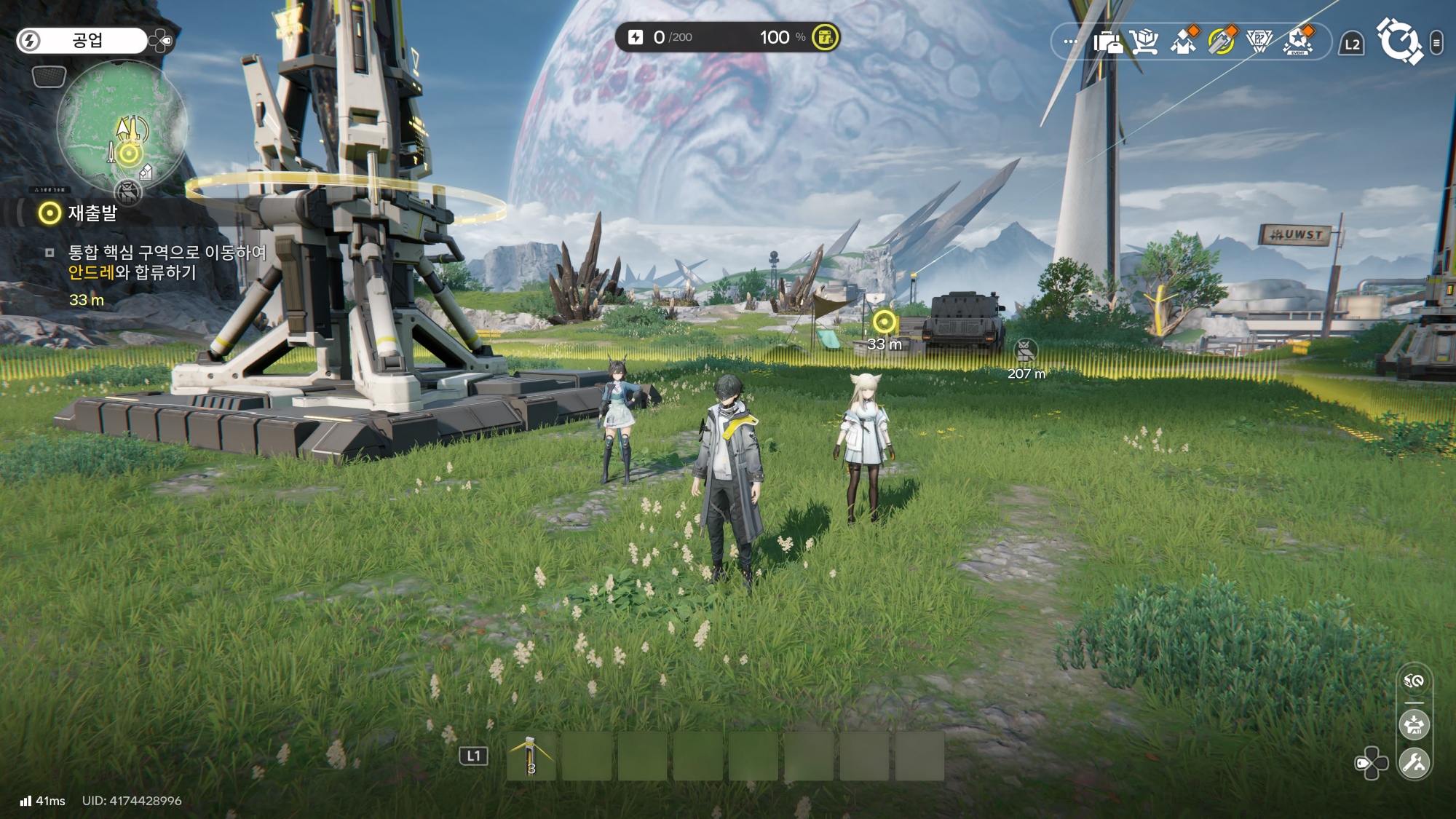Click the power charge icon in top bar
The image size is (1456, 819).
[x=636, y=37]
